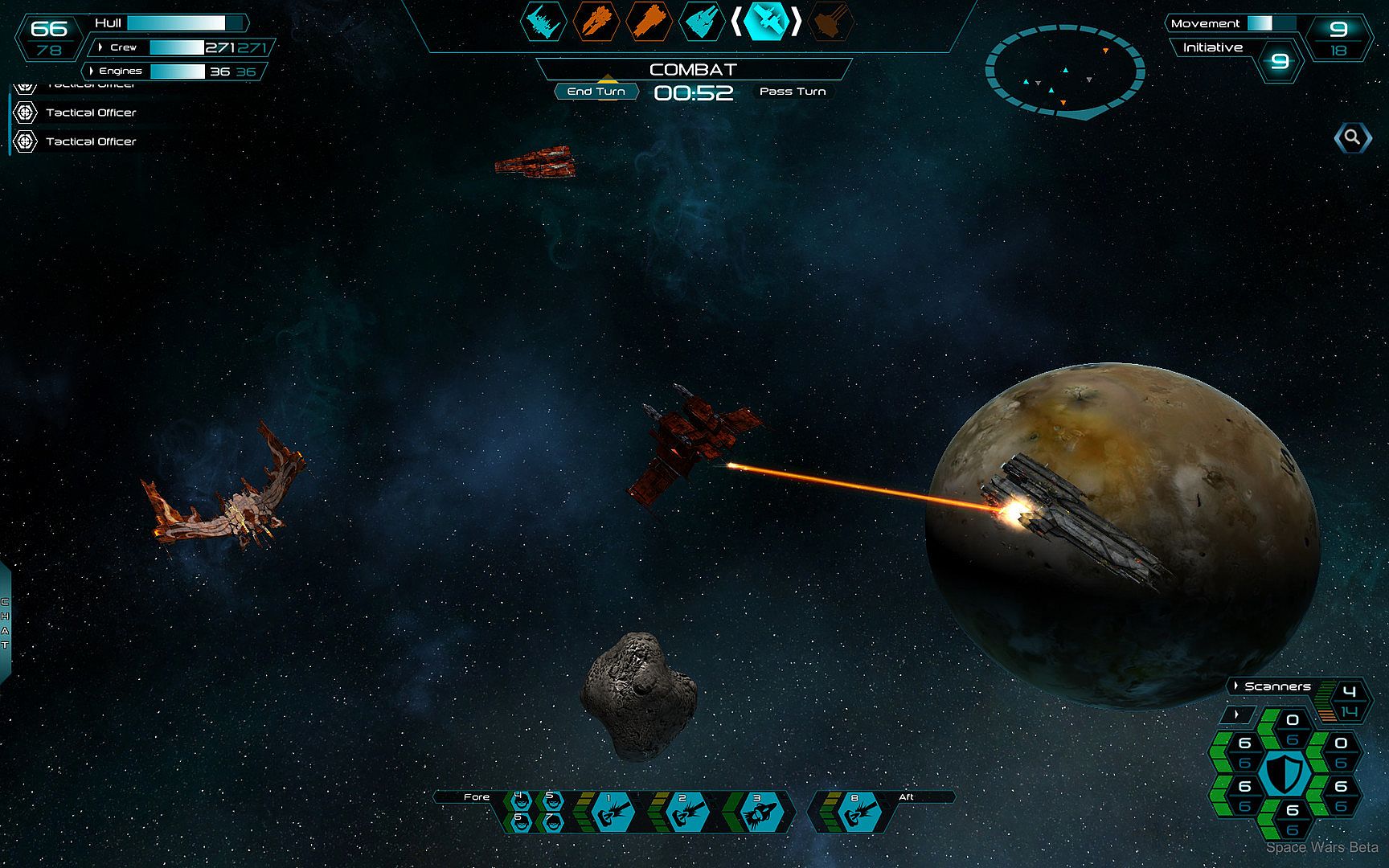Expand the Crew status row

(100, 47)
